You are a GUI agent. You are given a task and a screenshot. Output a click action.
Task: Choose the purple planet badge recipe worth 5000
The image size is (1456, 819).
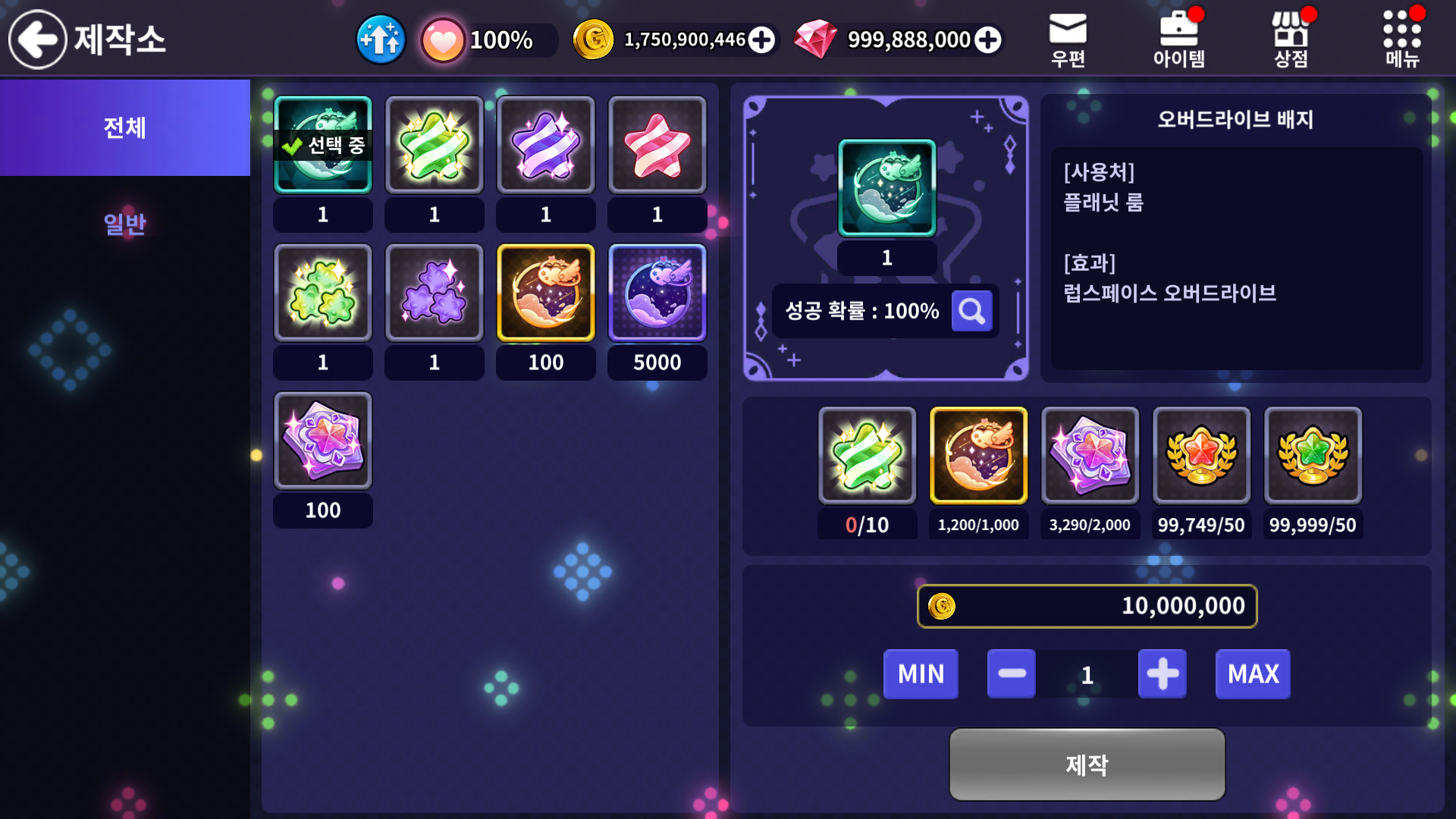point(657,293)
